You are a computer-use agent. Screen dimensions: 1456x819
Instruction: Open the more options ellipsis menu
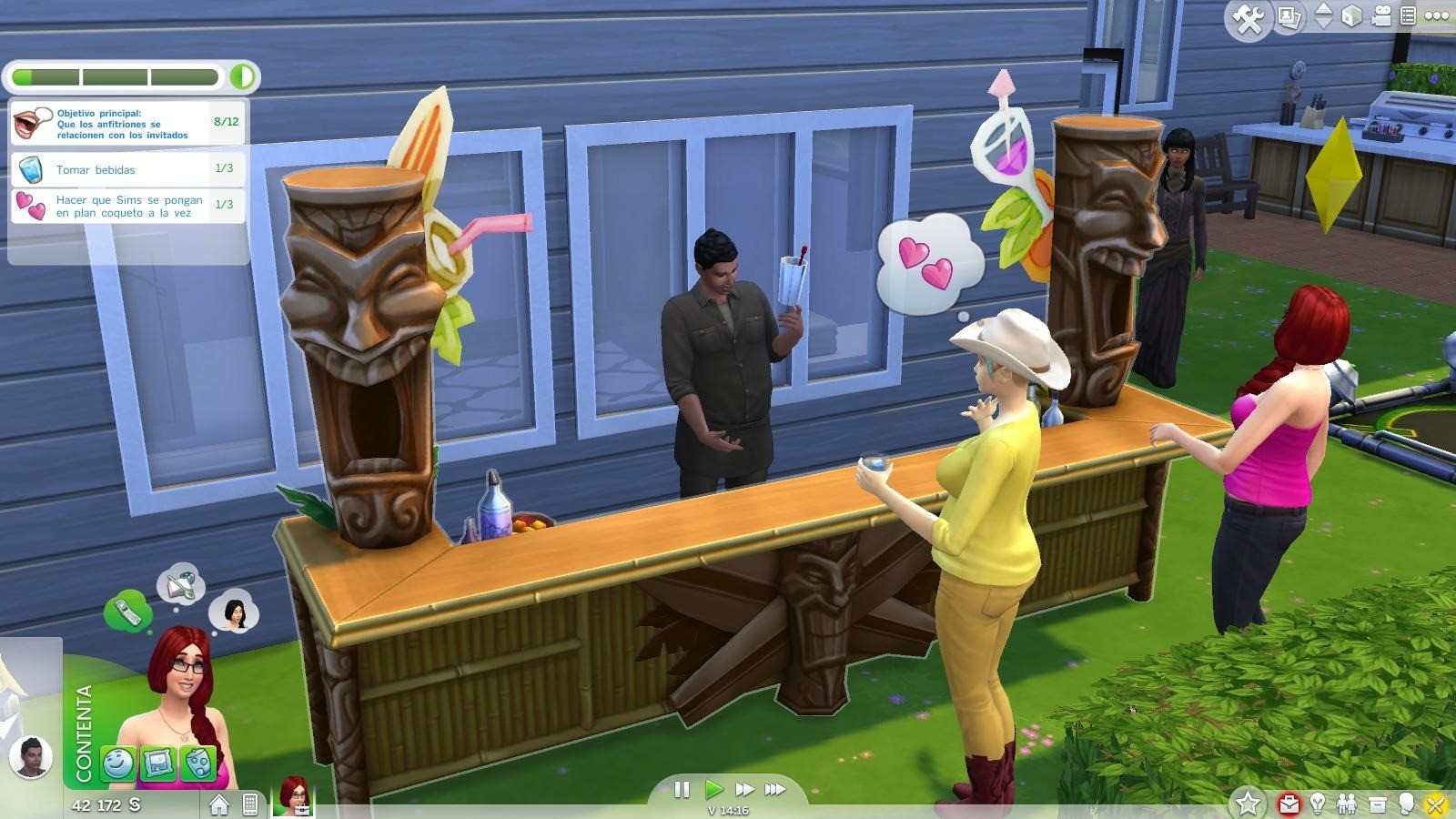pyautogui.click(x=1438, y=15)
